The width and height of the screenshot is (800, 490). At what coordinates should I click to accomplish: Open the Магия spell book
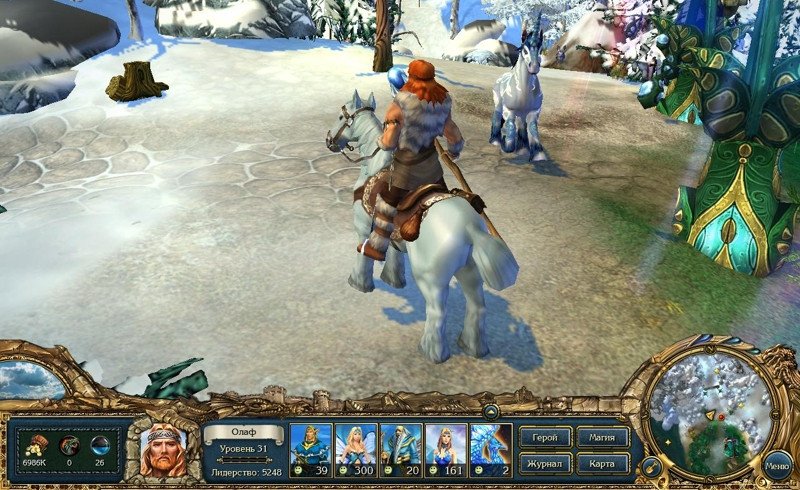[603, 437]
